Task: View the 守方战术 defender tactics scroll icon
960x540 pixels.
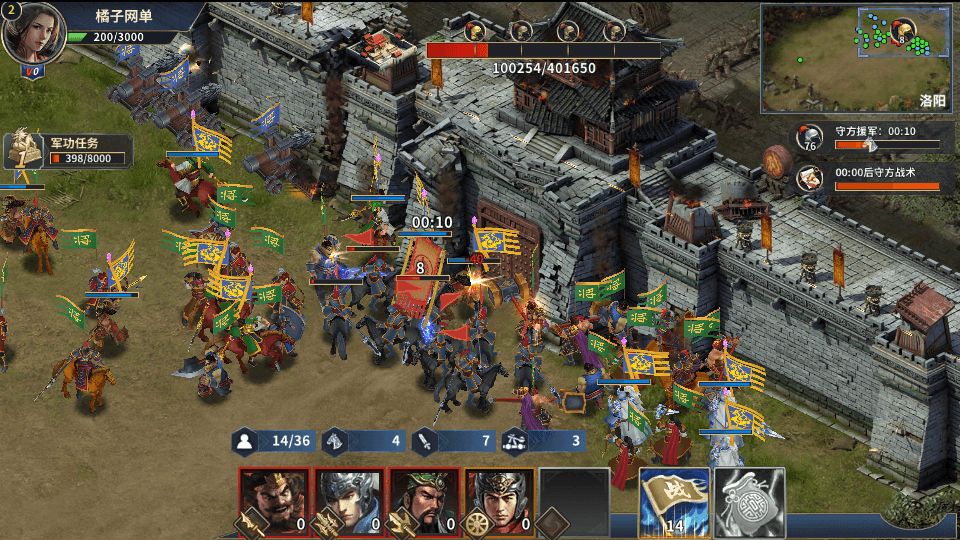Action: click(x=809, y=178)
